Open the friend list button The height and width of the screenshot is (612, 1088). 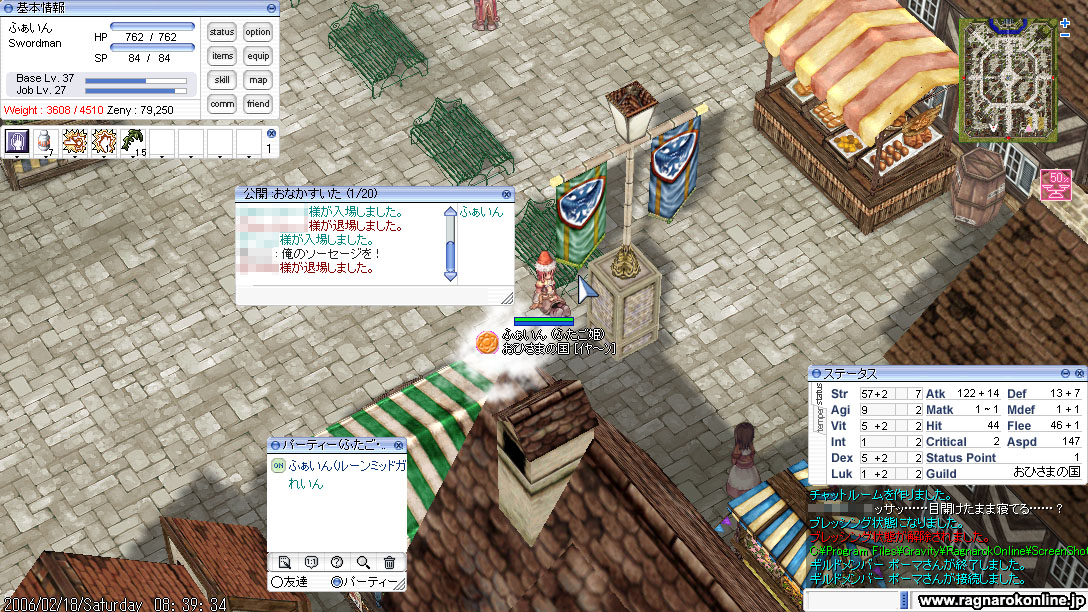(x=258, y=104)
